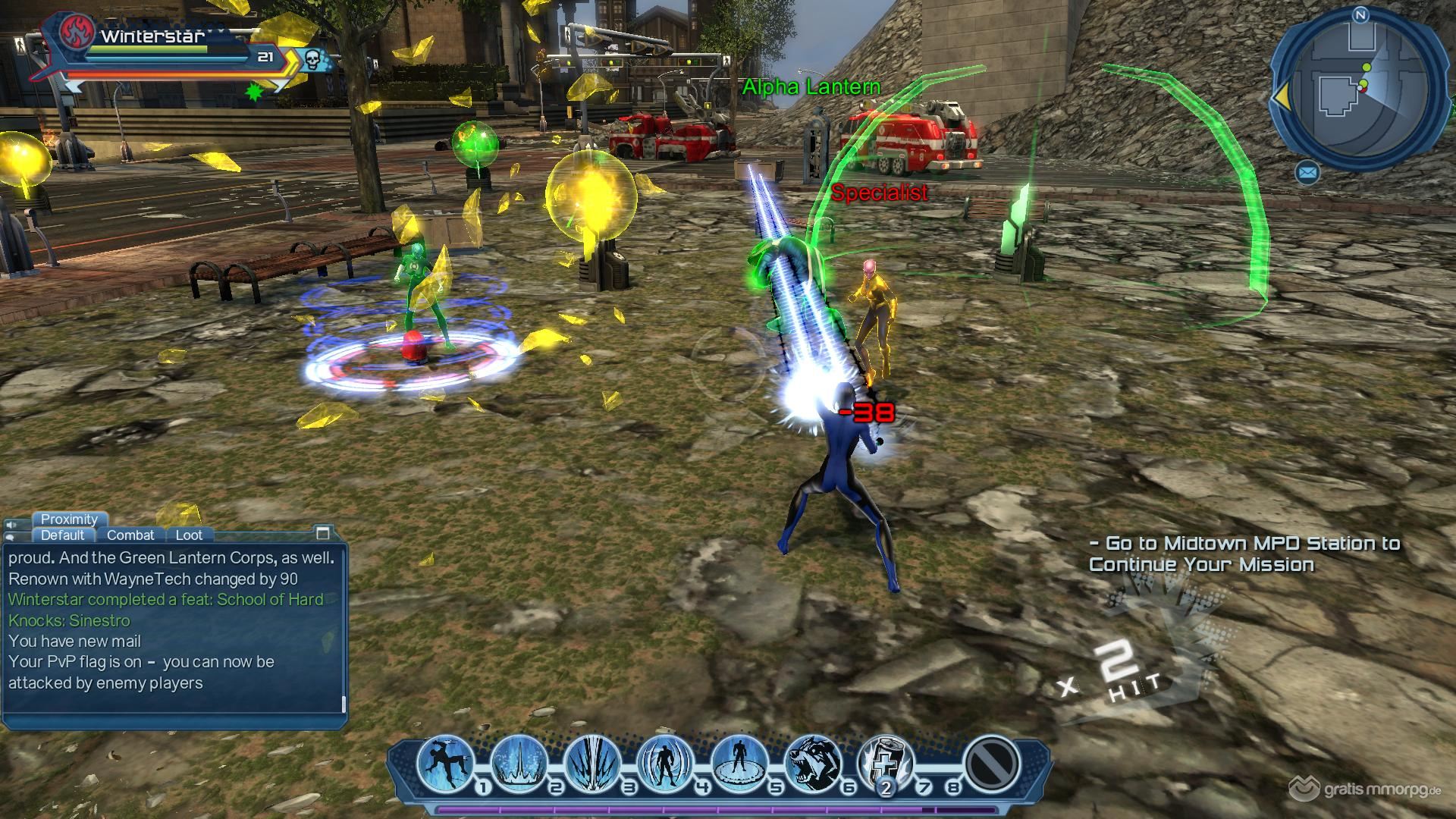The height and width of the screenshot is (819, 1456).
Task: Use the ice spike burst ability
Action: [519, 761]
